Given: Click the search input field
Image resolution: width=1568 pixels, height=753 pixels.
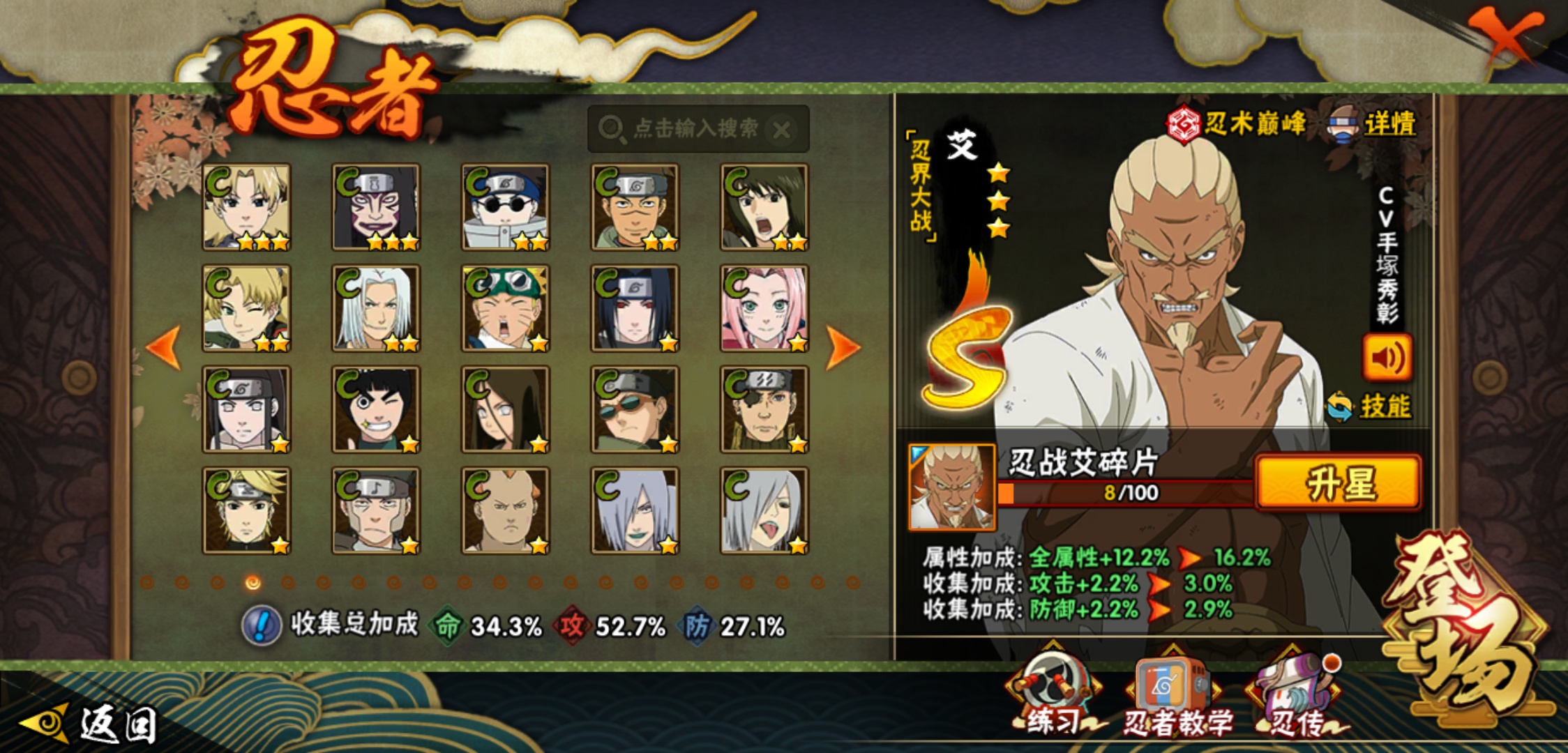Looking at the screenshot, I should click(x=694, y=129).
